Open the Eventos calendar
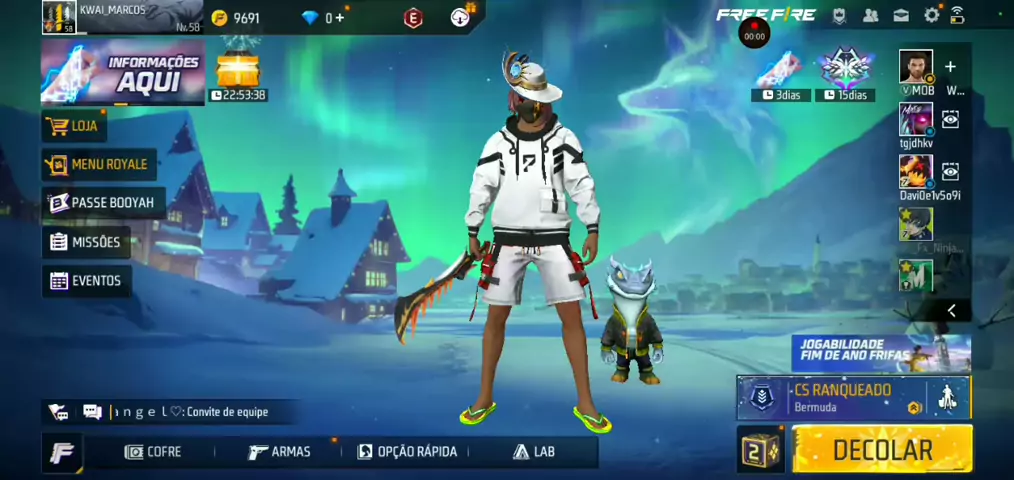1014x480 pixels. (x=87, y=281)
